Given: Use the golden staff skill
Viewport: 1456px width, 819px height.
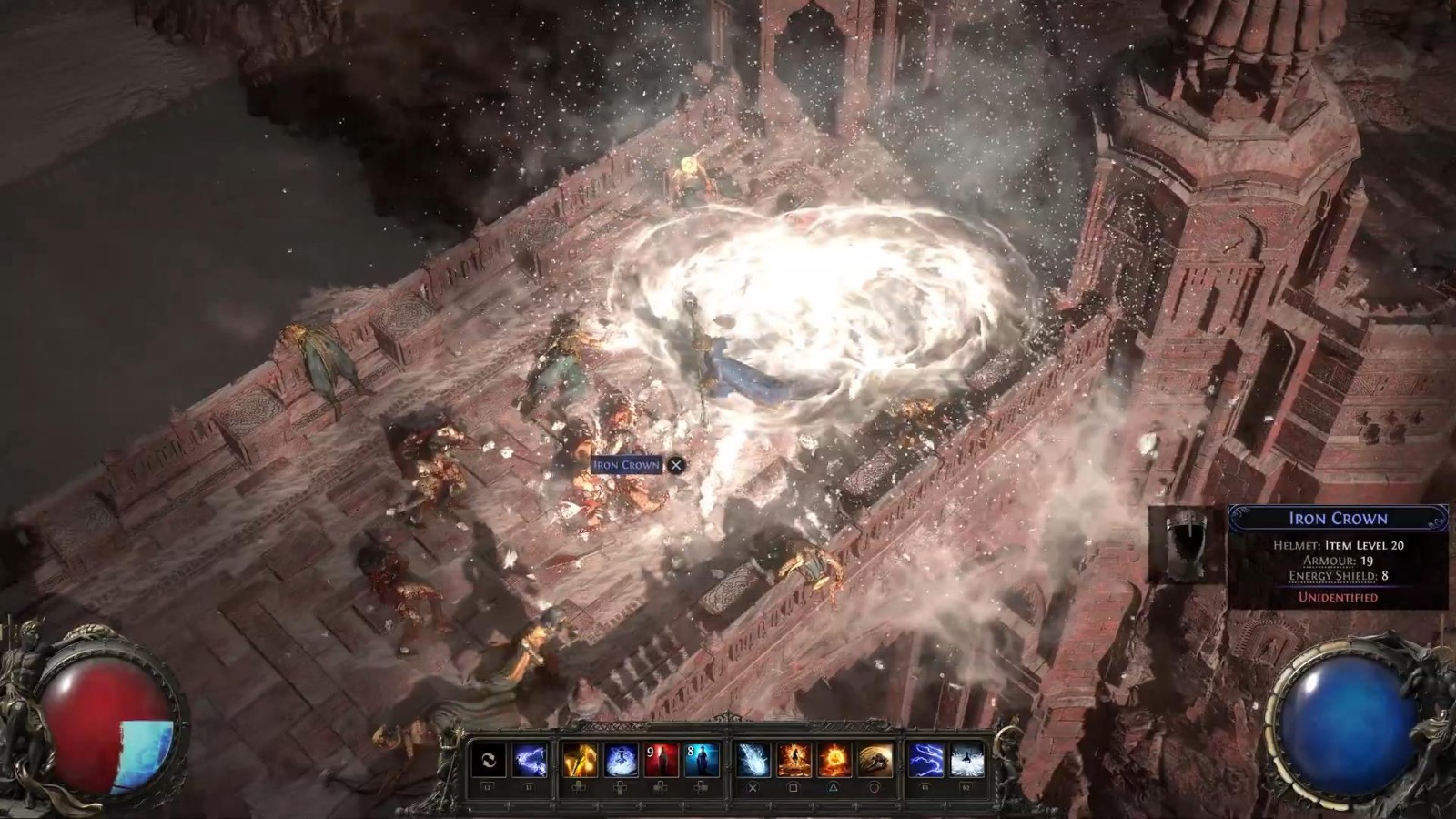Looking at the screenshot, I should (x=580, y=761).
